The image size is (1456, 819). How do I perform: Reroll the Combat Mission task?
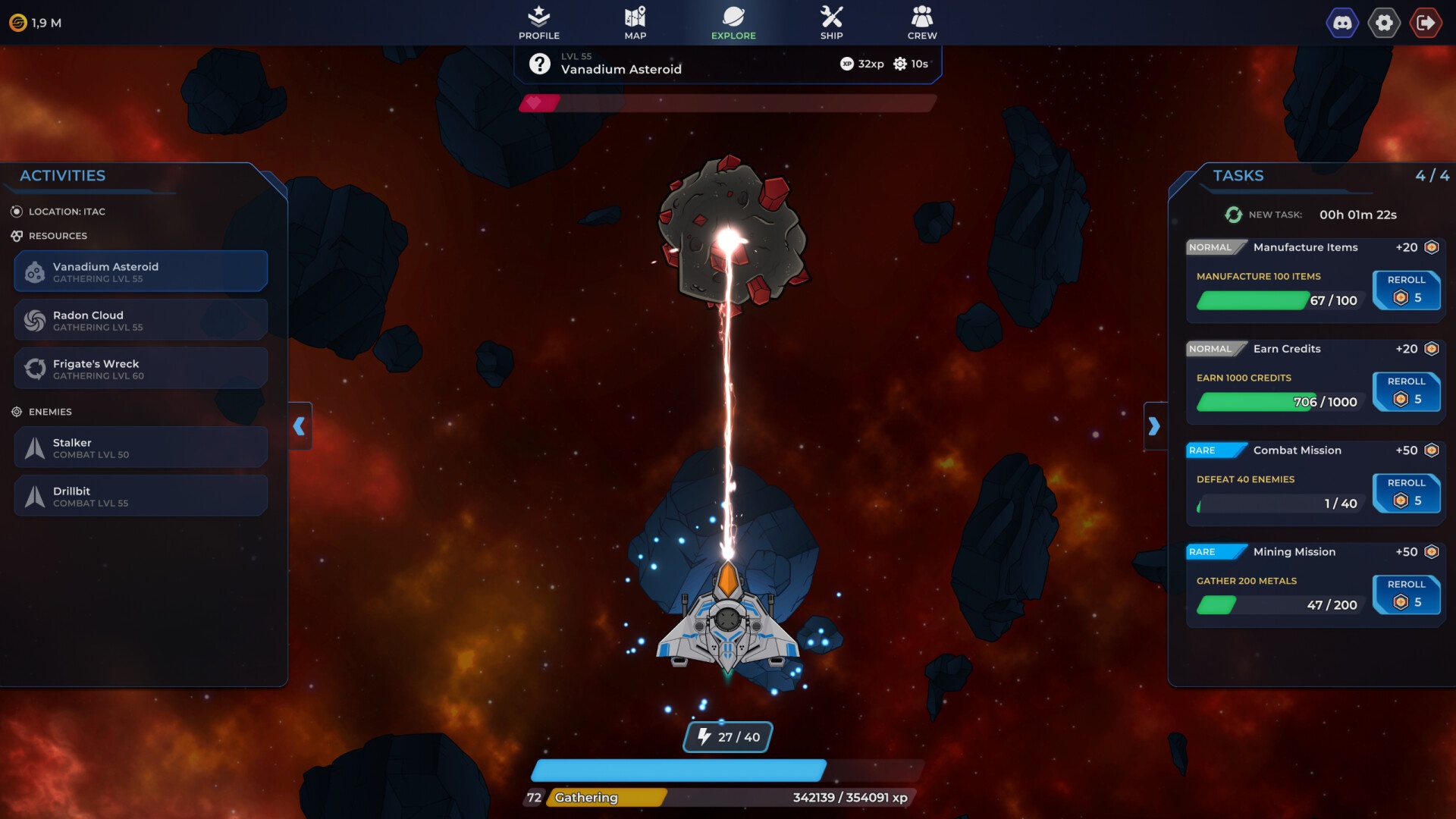(1406, 493)
